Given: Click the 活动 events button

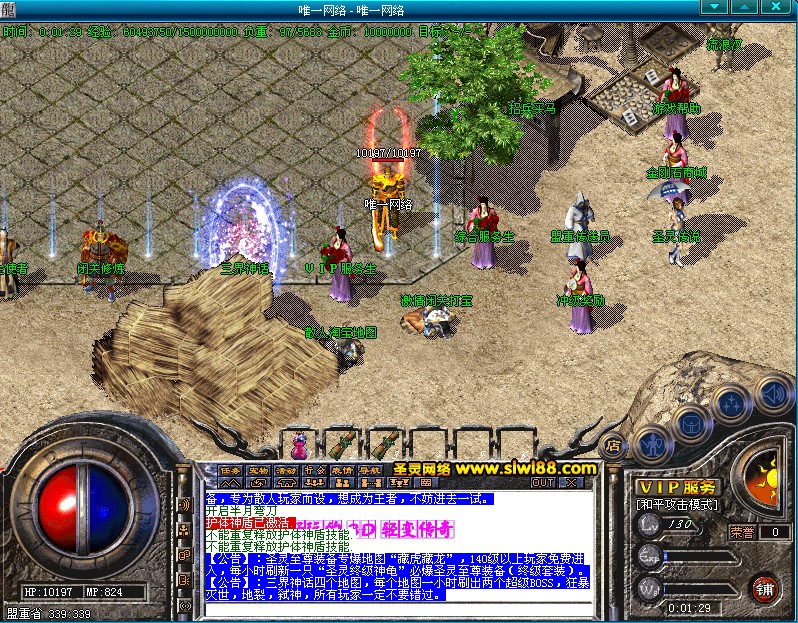Looking at the screenshot, I should (x=287, y=469).
